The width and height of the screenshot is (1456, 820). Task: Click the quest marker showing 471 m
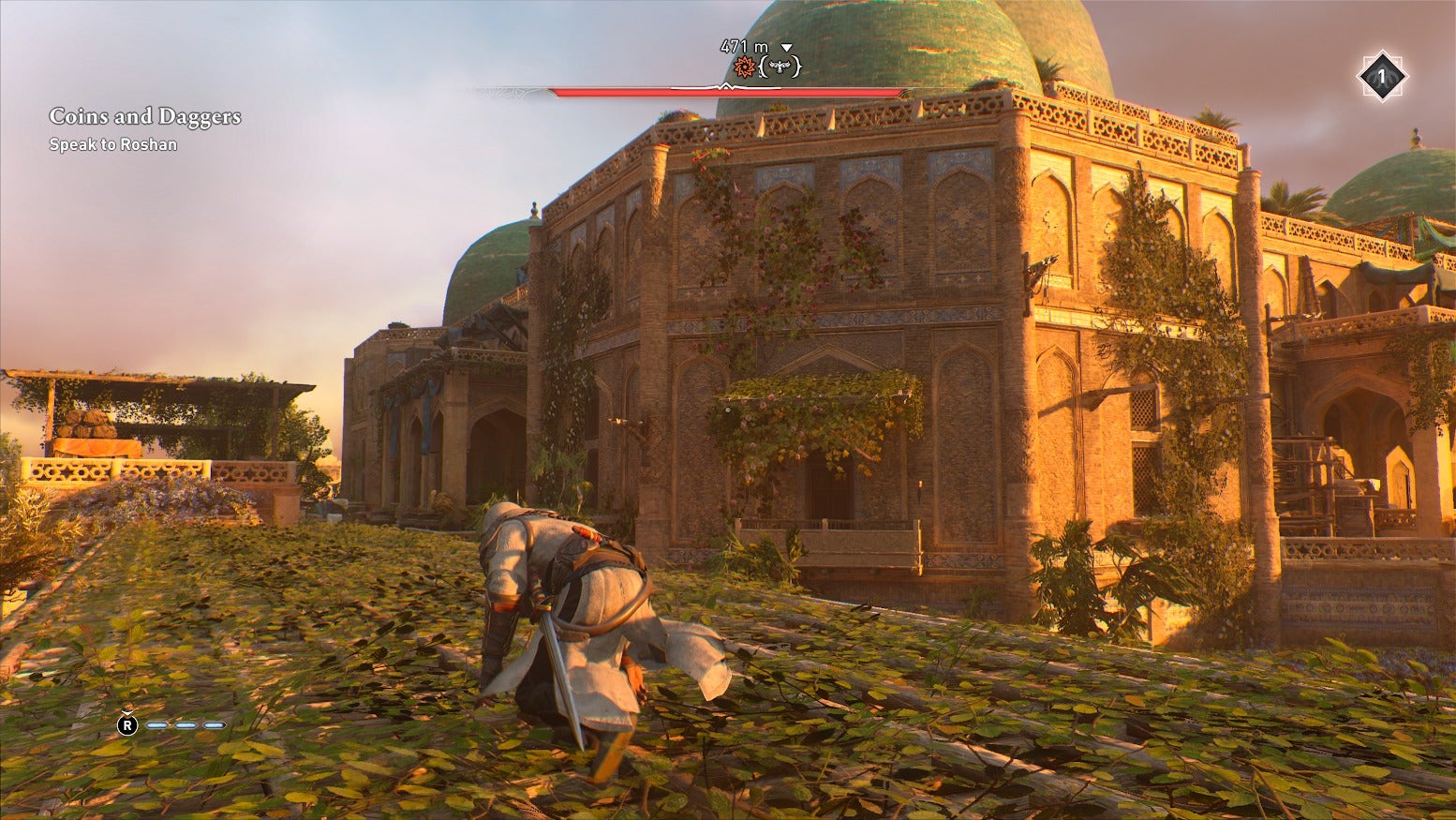744,44
